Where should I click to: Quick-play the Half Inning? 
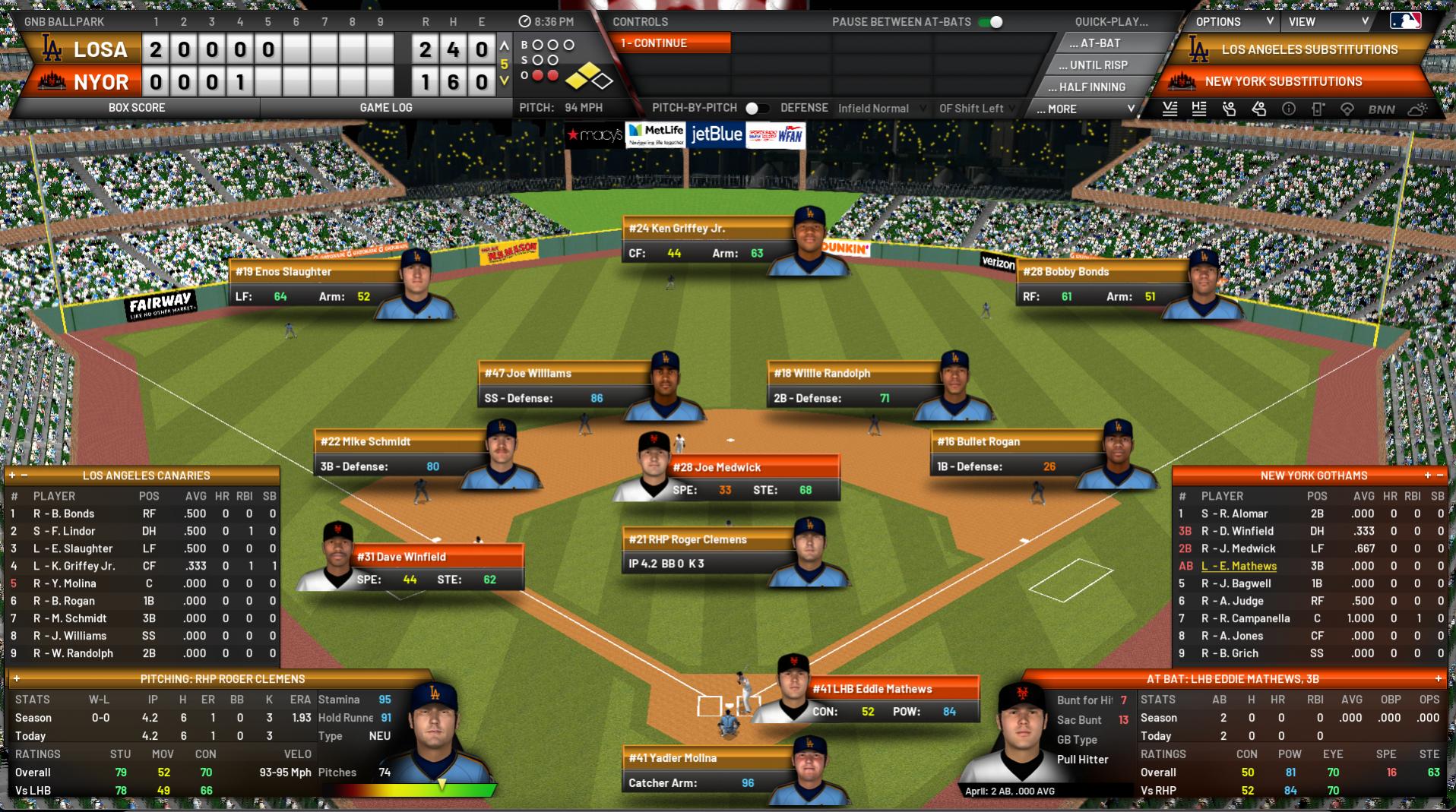click(1091, 87)
